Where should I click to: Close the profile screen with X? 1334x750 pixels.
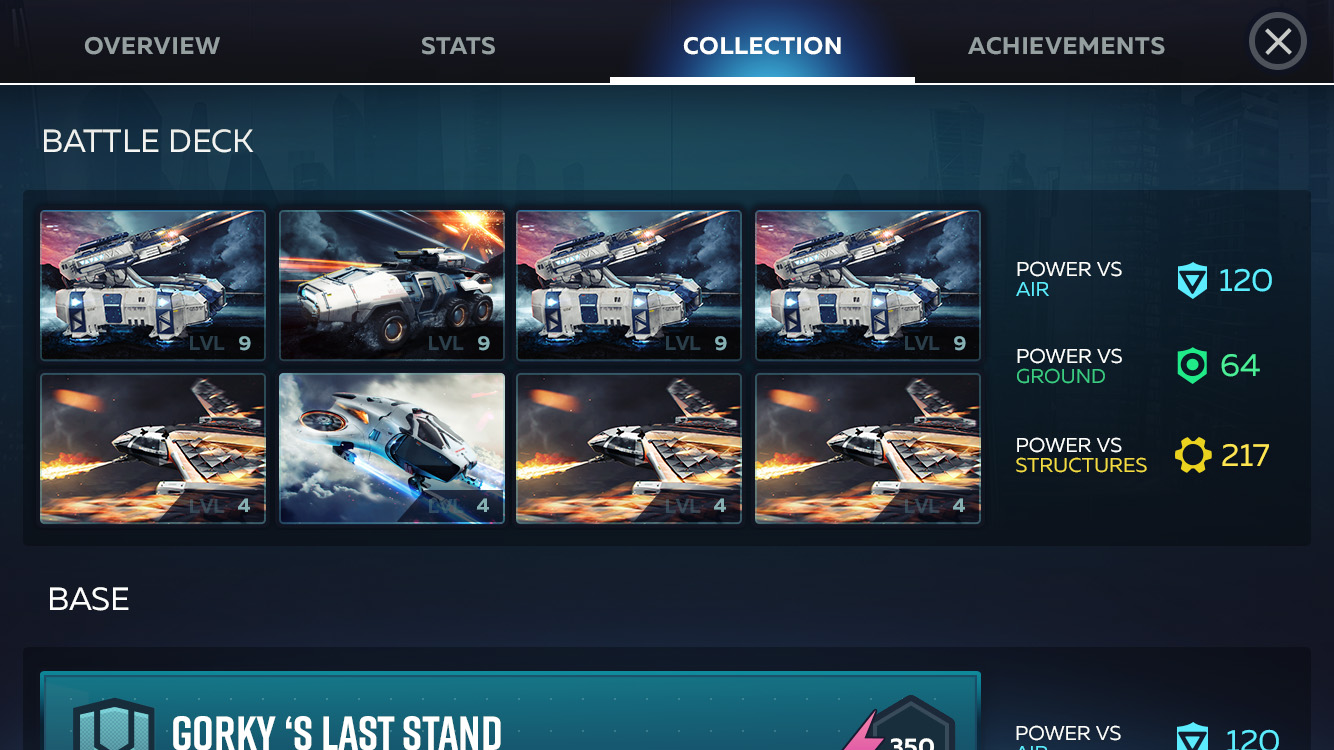coord(1277,42)
